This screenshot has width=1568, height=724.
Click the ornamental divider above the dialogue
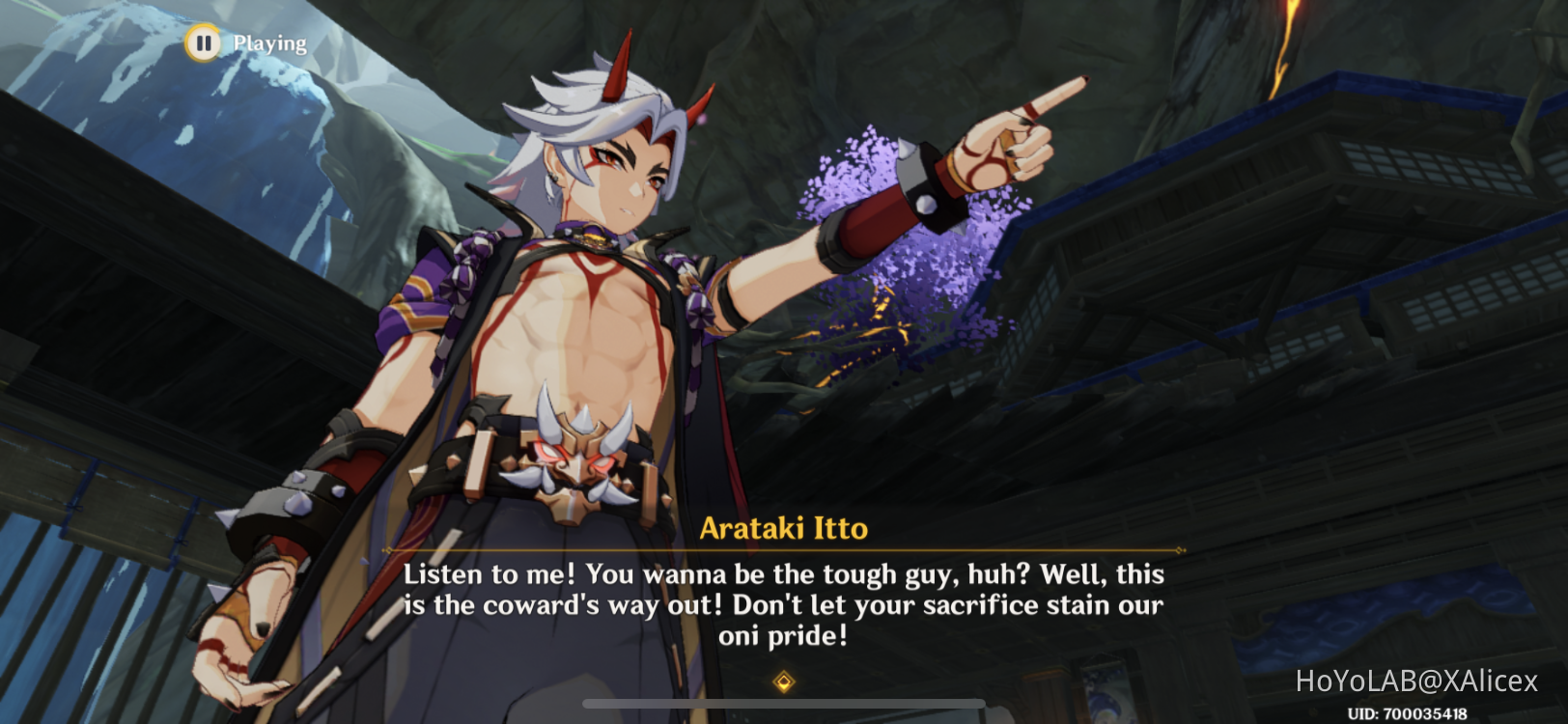tap(784, 548)
